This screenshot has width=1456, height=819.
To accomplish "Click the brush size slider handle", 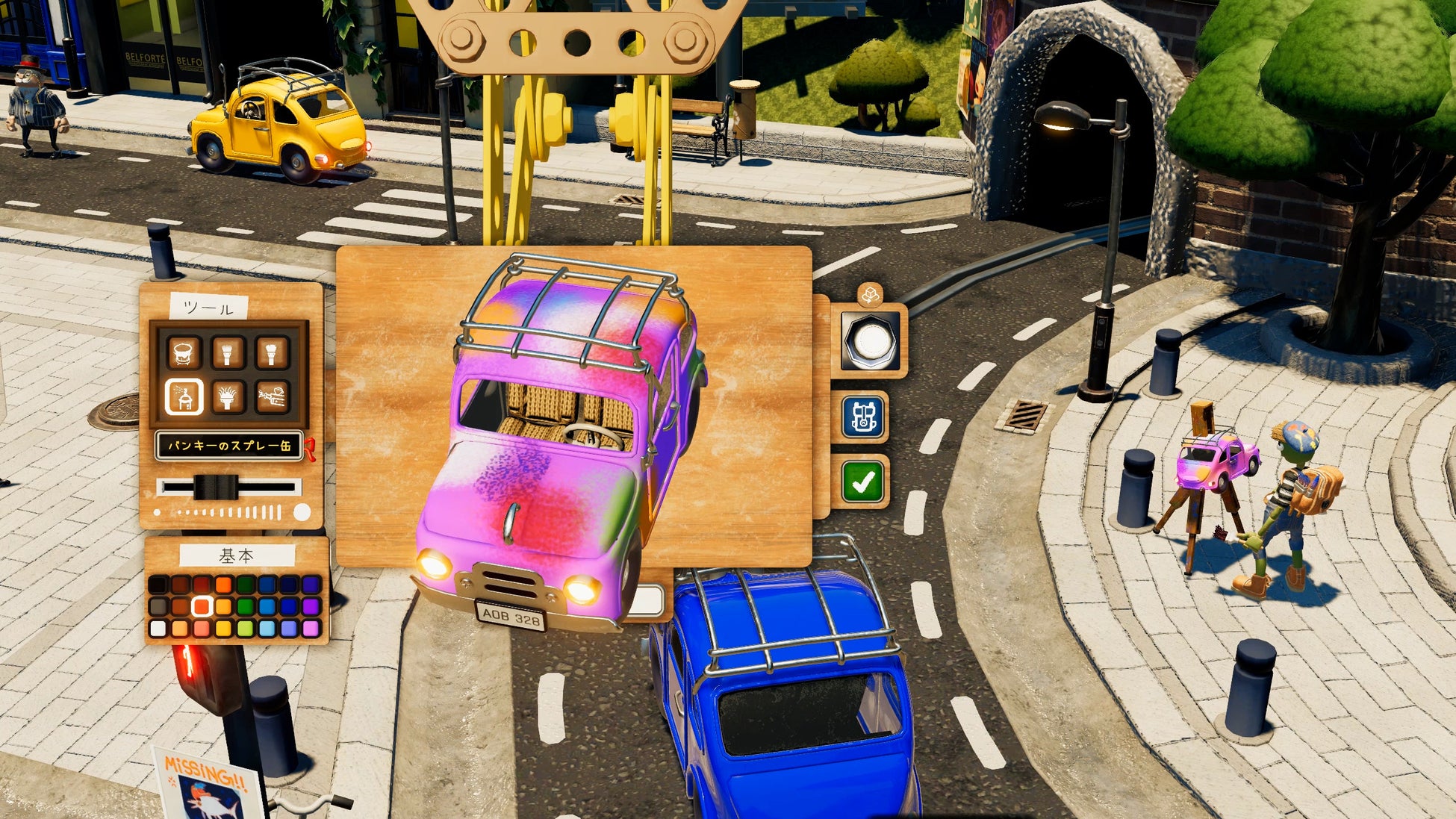I will pyautogui.click(x=216, y=488).
